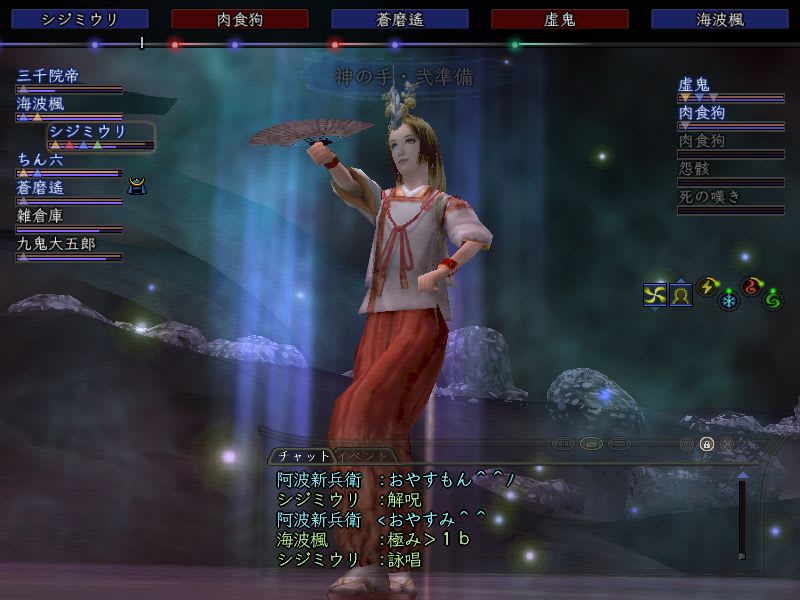
Task: Click the yellow person silhouette icon
Action: pyautogui.click(x=681, y=295)
